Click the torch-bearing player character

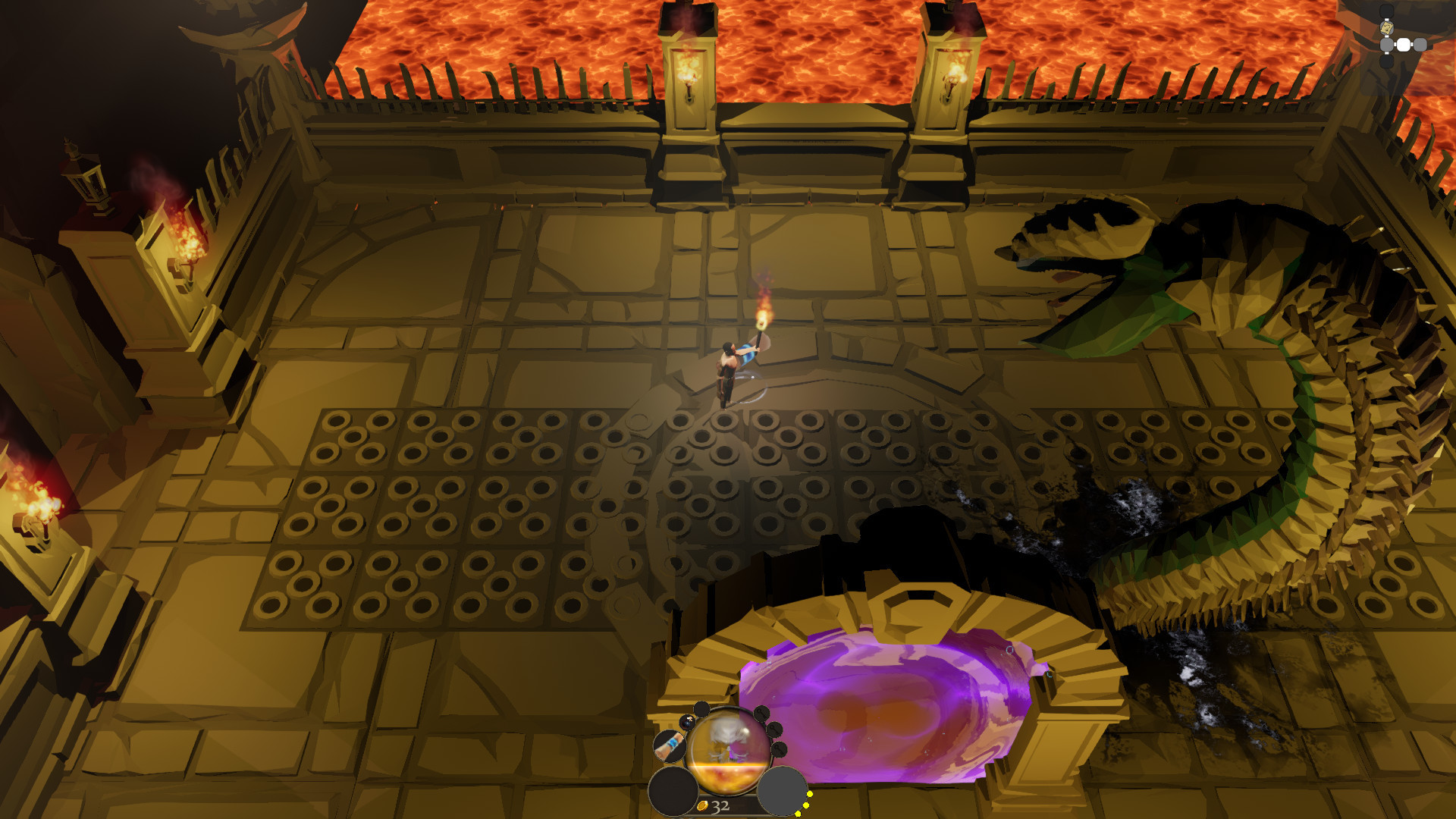coord(728,372)
